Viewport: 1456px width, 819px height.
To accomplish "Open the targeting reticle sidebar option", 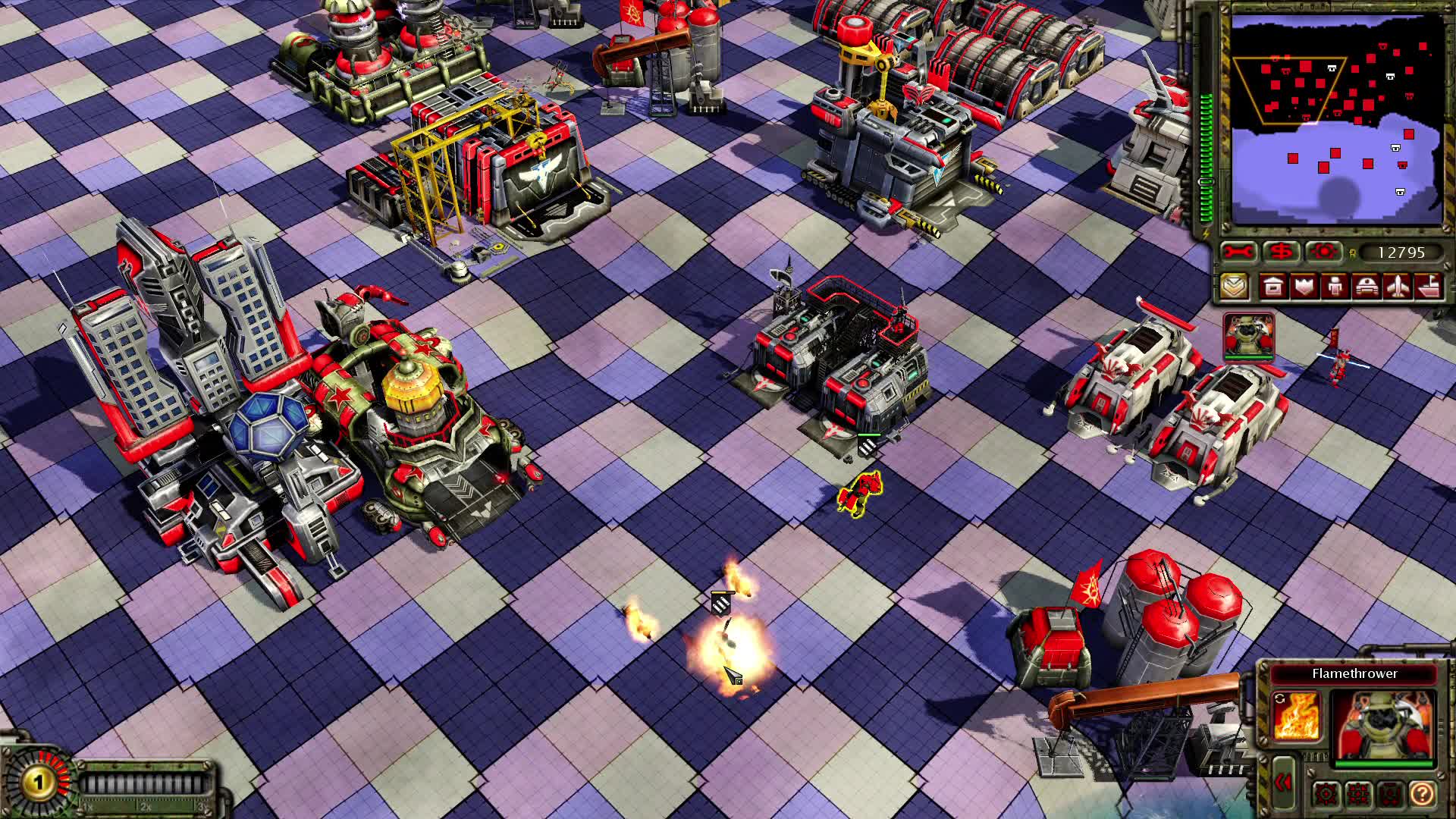I will click(x=1323, y=252).
